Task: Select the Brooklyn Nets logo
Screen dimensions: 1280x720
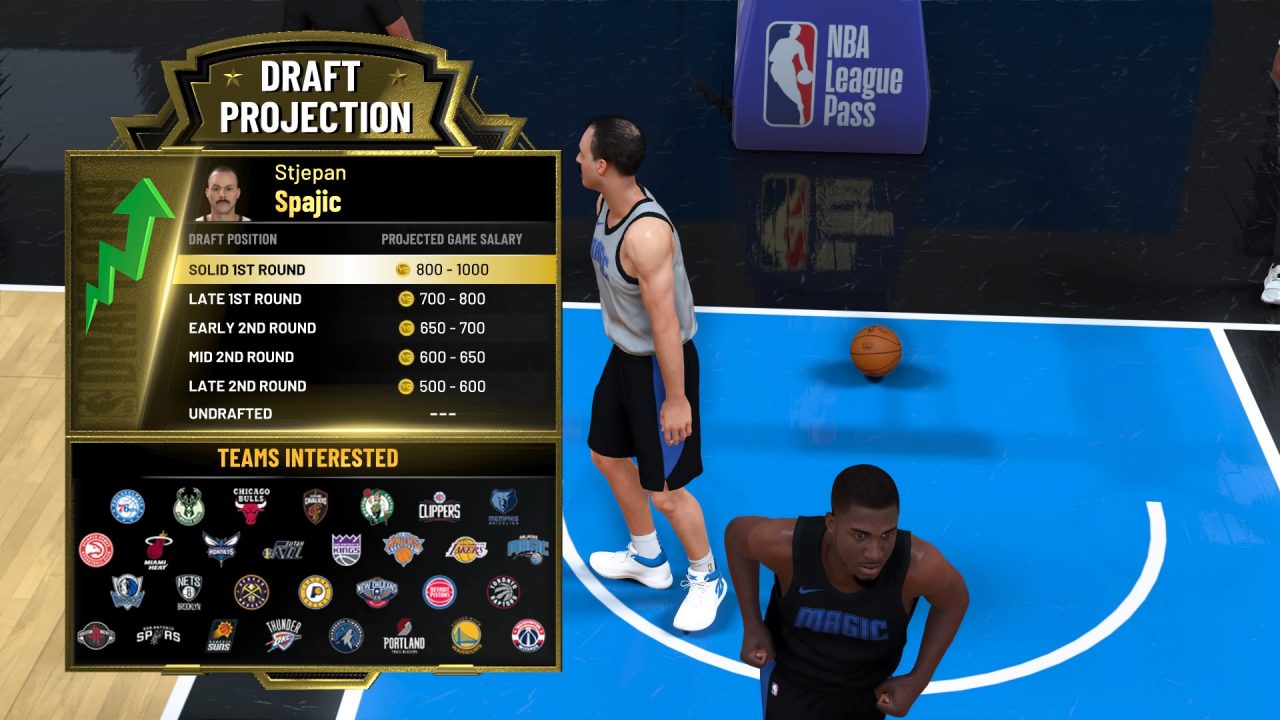Action: (189, 590)
